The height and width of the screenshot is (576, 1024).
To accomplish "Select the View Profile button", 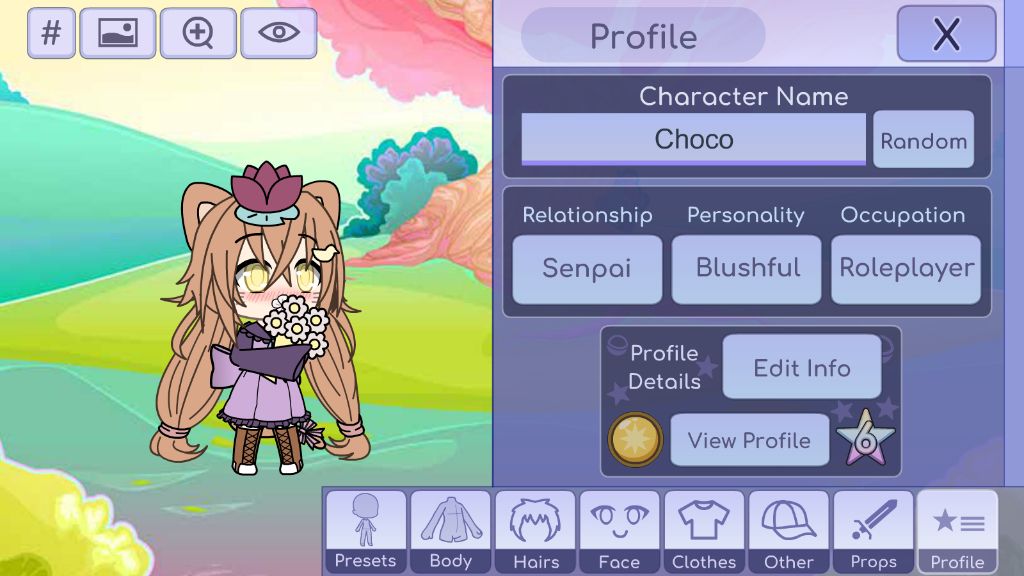I will point(749,440).
